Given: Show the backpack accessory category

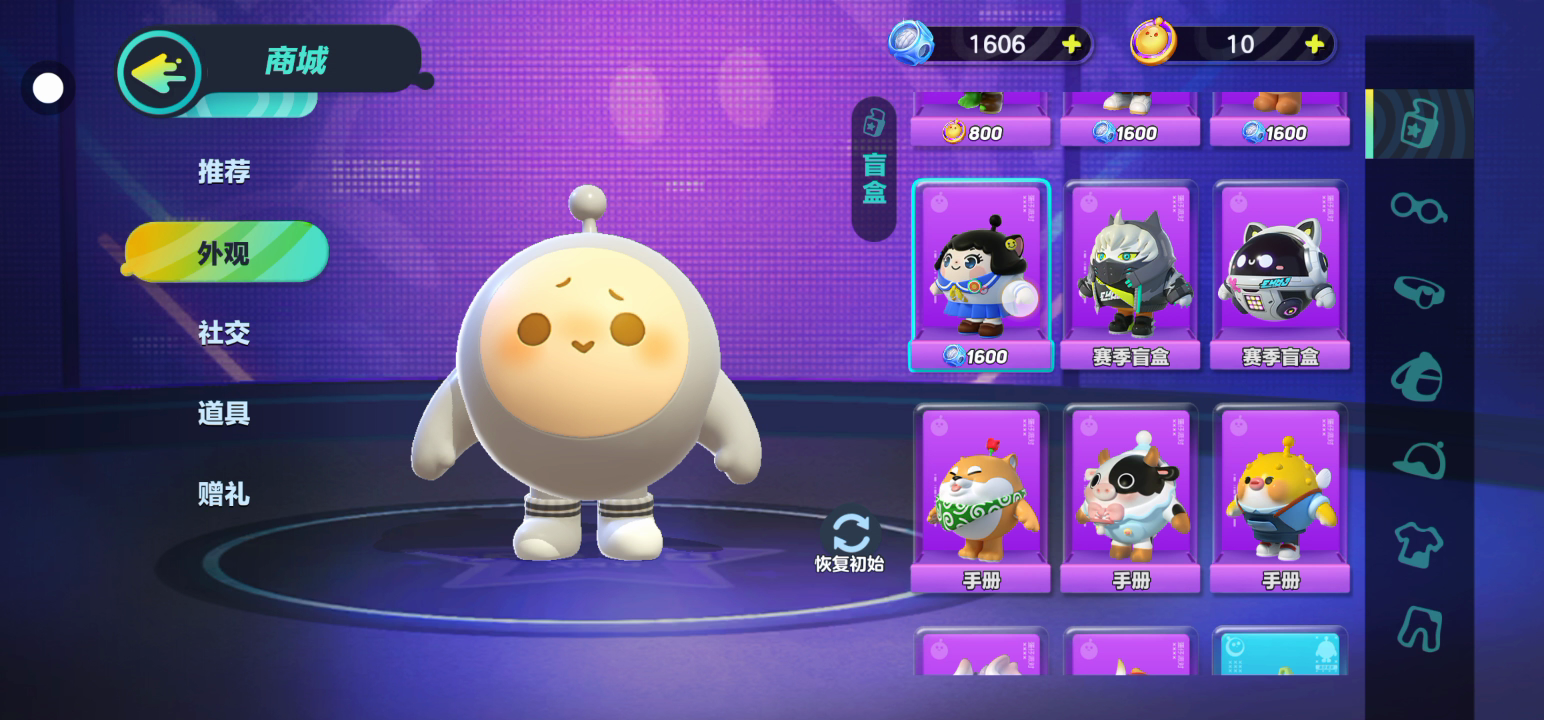Looking at the screenshot, I should 1418,376.
